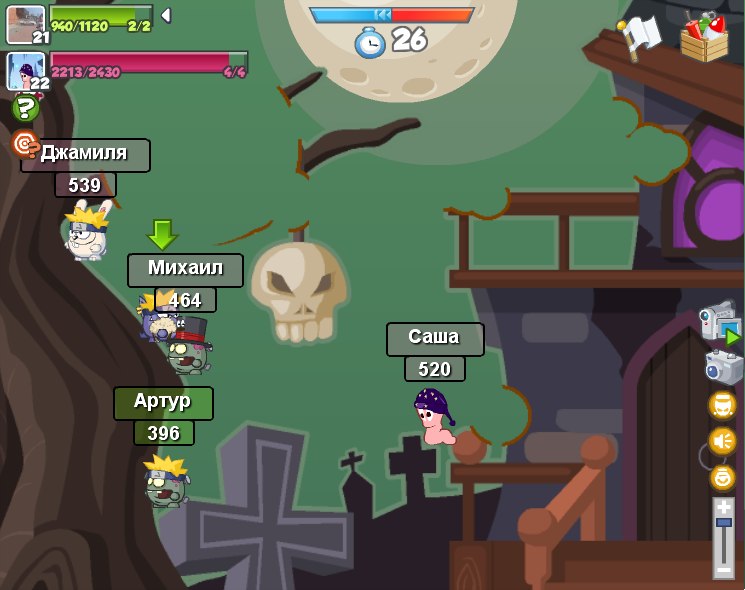This screenshot has width=745, height=590.
Task: Select the level 22 worm team avatar
Action: point(25,72)
